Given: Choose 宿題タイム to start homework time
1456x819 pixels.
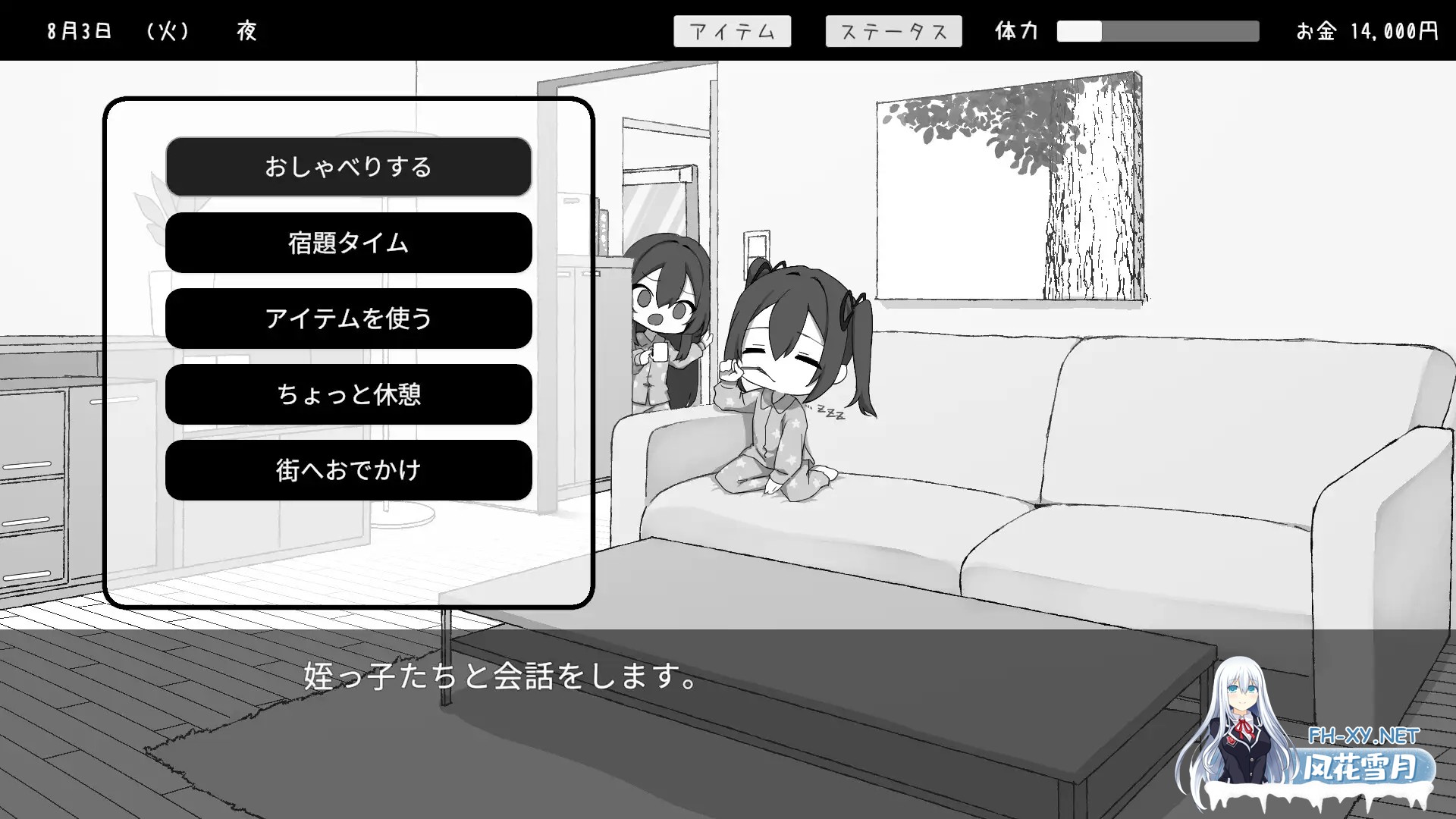Looking at the screenshot, I should pyautogui.click(x=347, y=243).
